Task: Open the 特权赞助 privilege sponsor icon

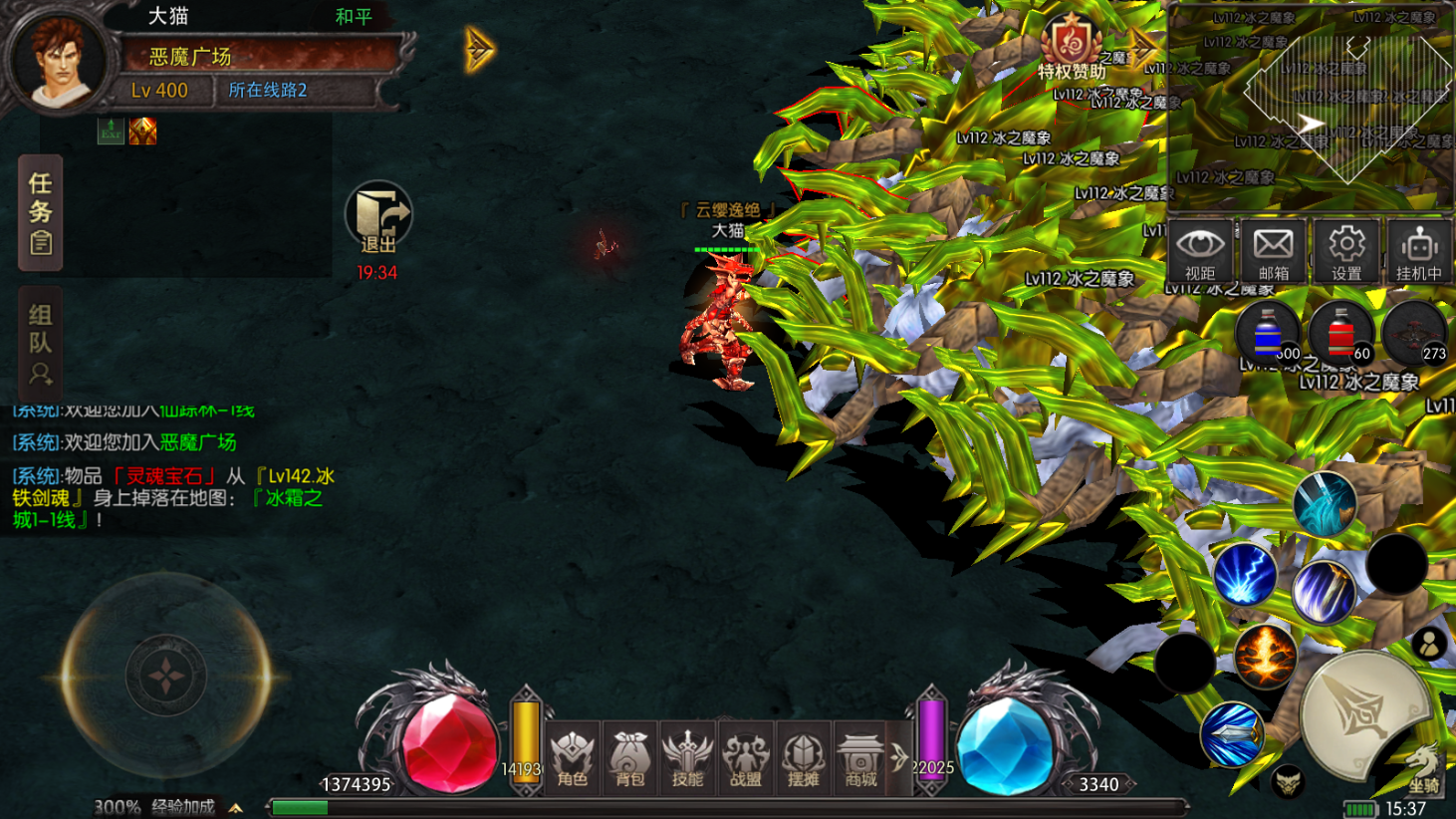Action: pyautogui.click(x=1072, y=48)
